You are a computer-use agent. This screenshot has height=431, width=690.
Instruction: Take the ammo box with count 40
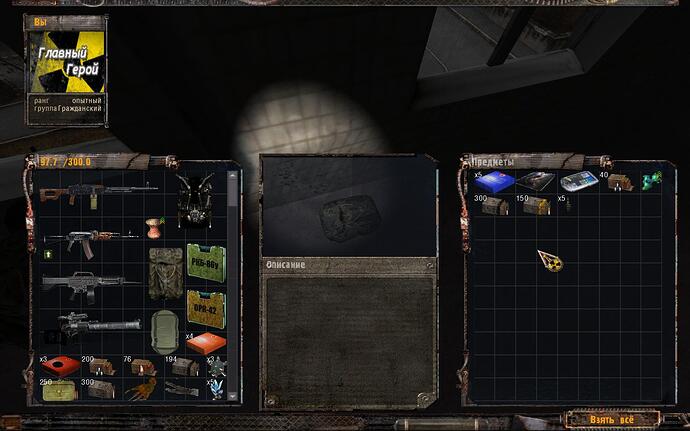click(x=619, y=181)
